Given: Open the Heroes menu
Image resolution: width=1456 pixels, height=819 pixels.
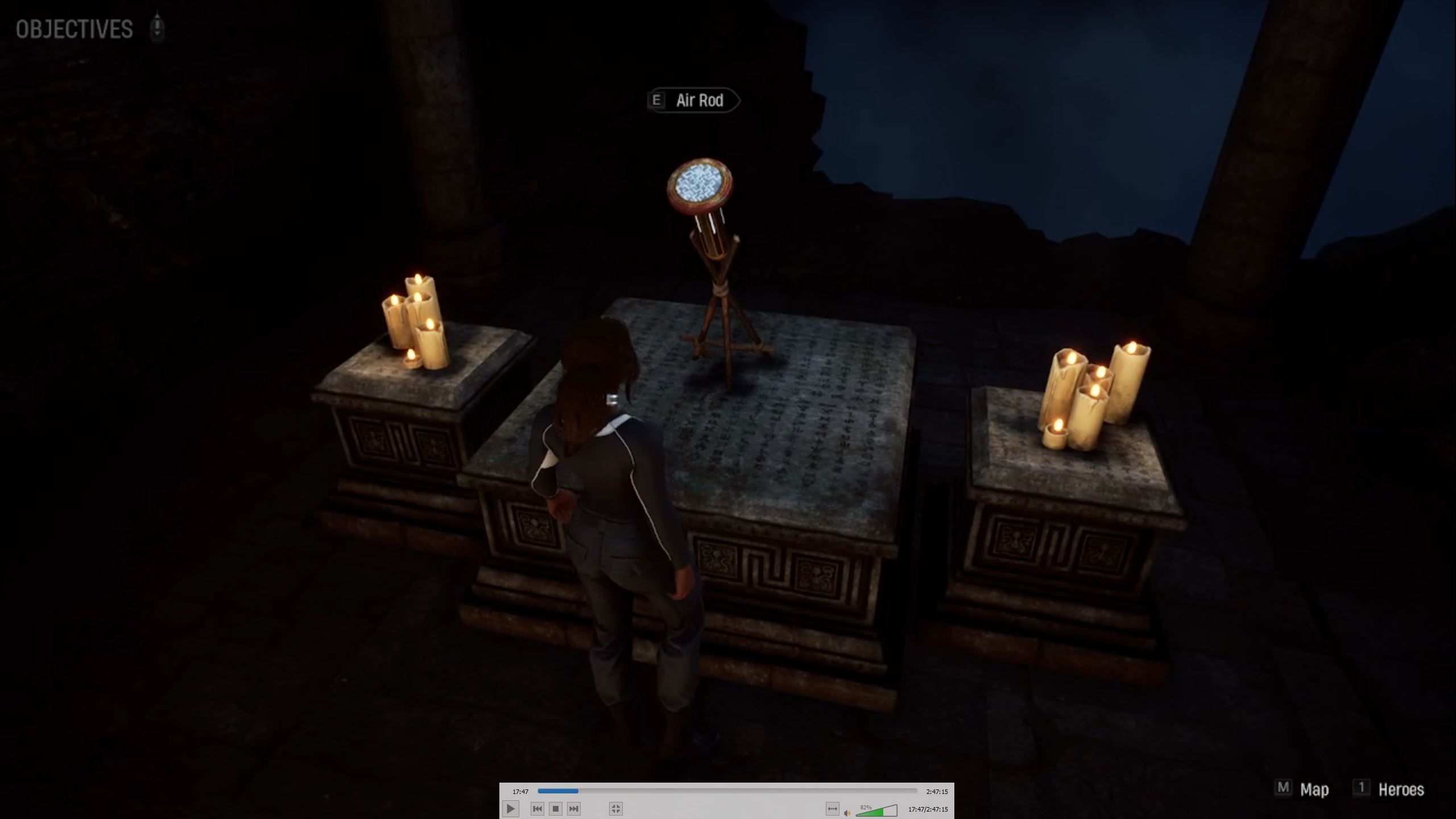Looking at the screenshot, I should (1401, 789).
